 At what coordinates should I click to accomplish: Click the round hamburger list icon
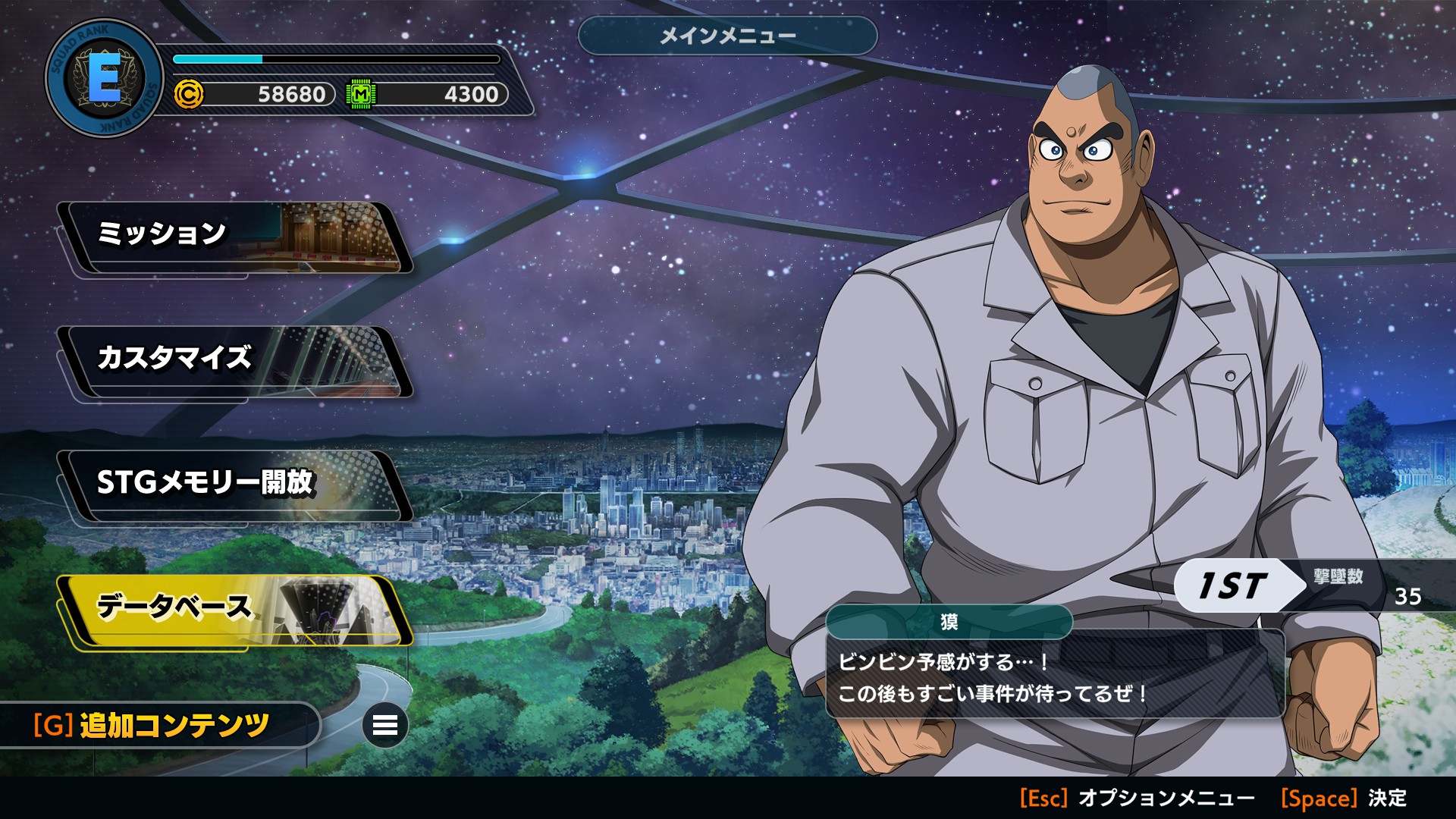(x=385, y=726)
